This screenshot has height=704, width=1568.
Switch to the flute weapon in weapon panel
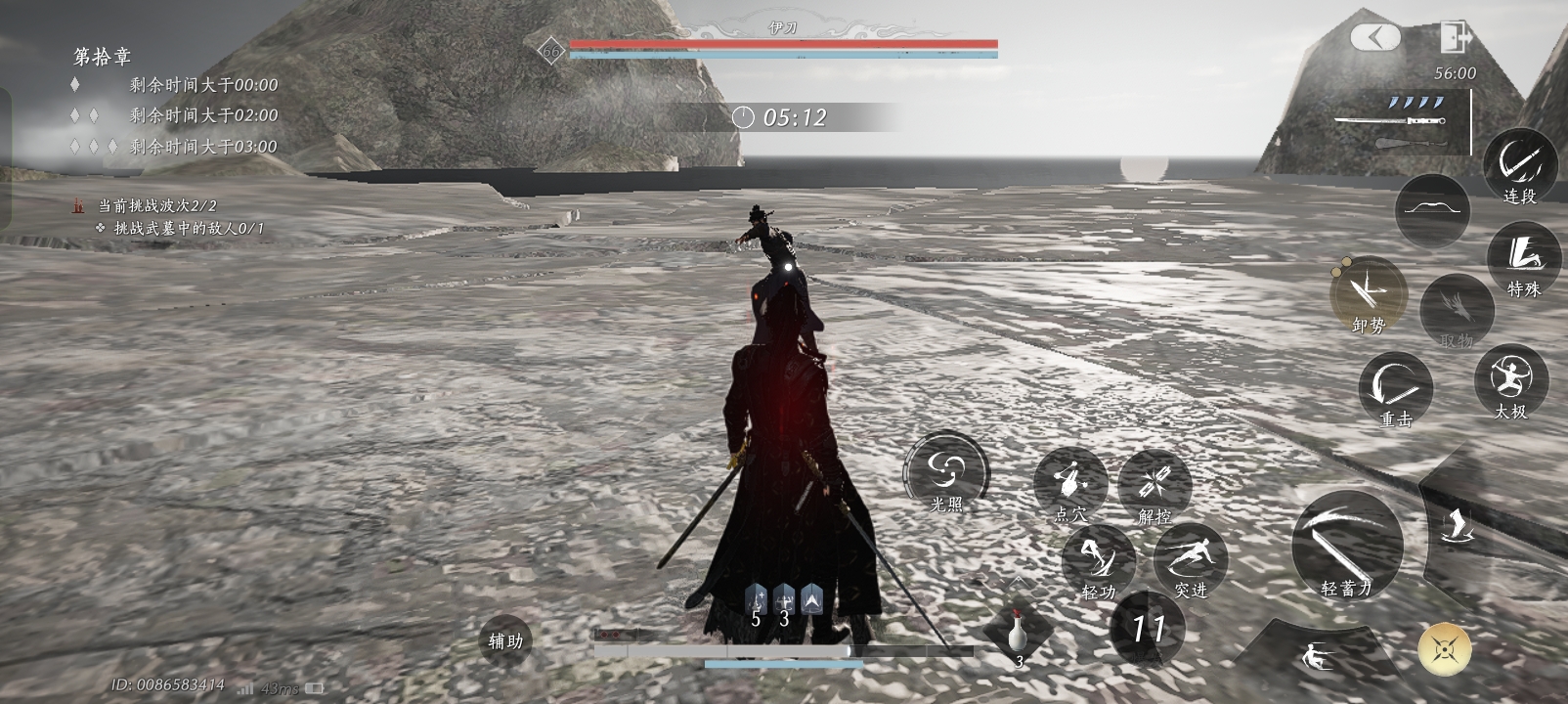1412,143
